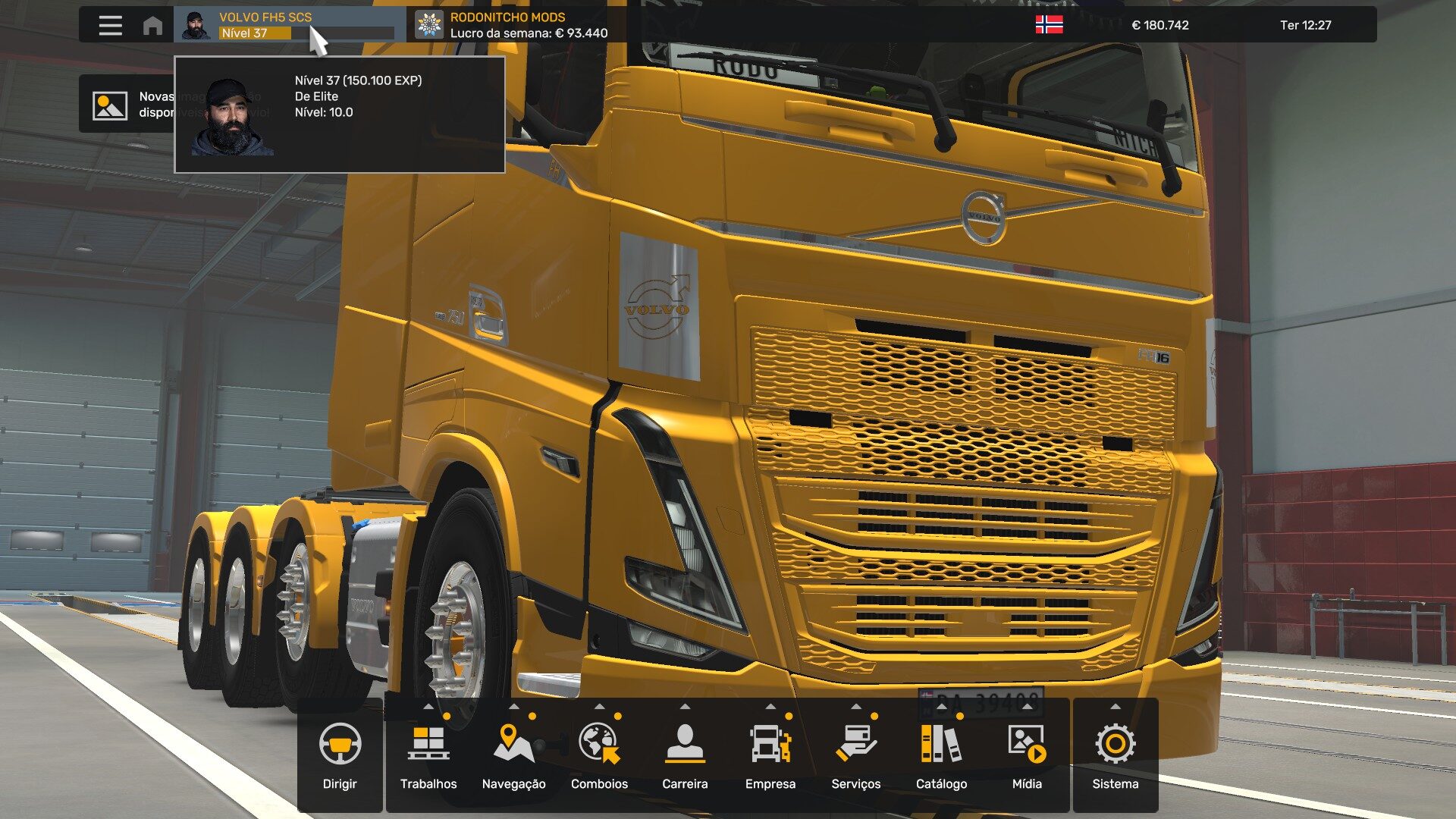Open the Empresa company management menu

770,757
